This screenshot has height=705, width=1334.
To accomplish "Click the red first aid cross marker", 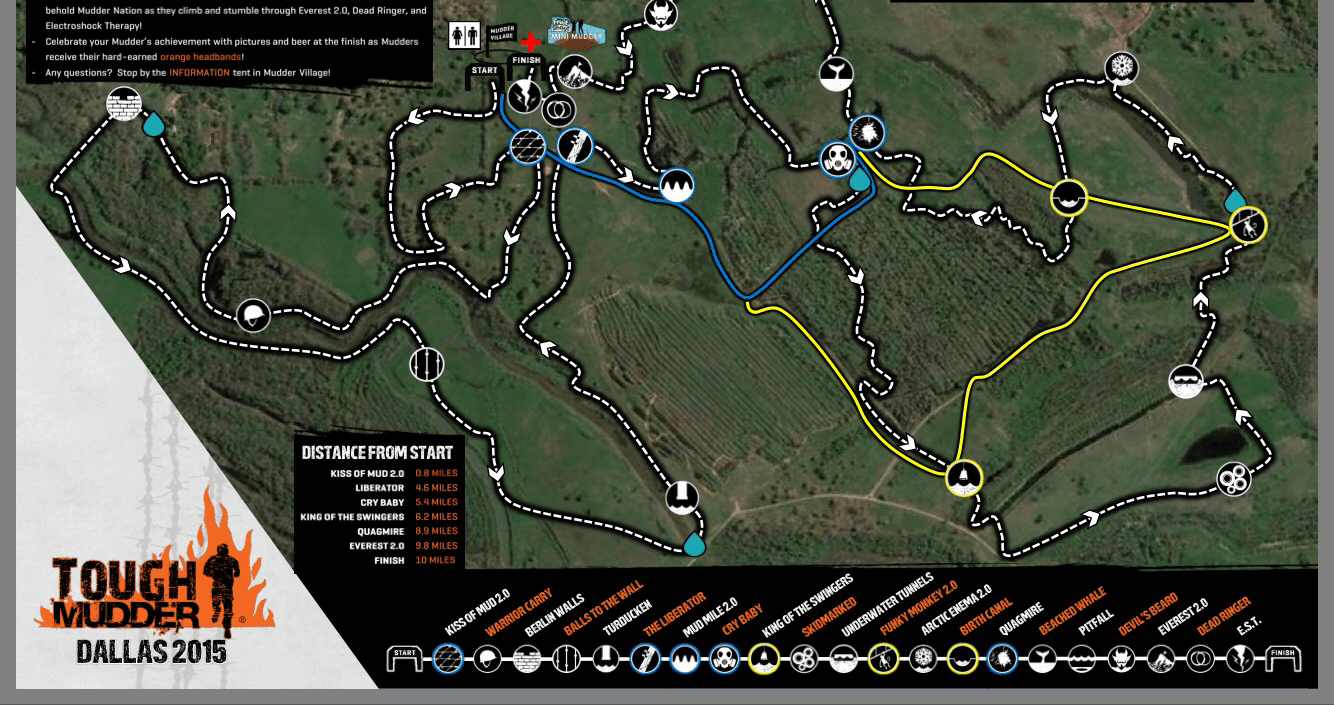I will pos(530,42).
